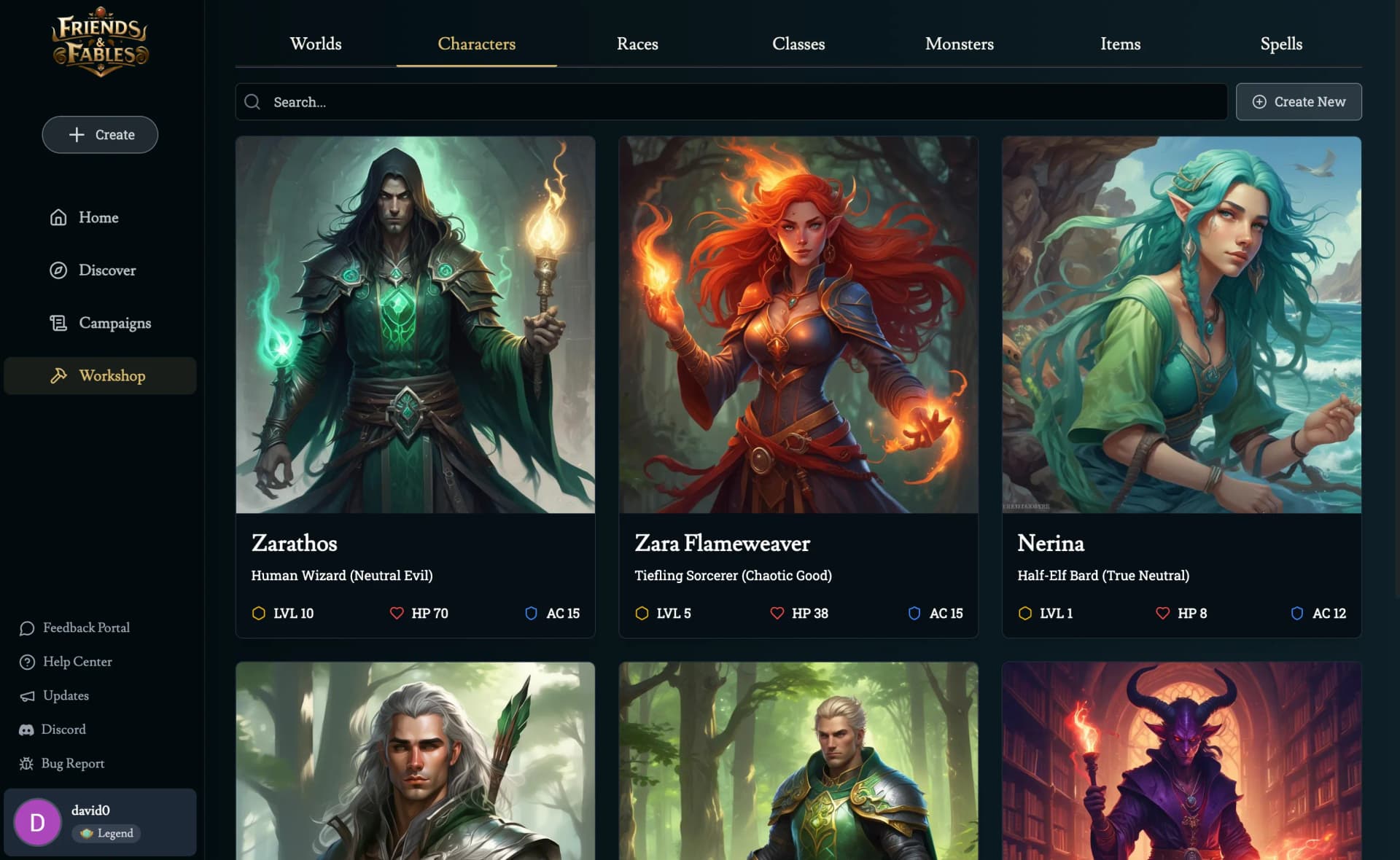Screen dimensions: 1400x860
Task: Select the Zara Flameweaver character card
Action: pos(798,386)
